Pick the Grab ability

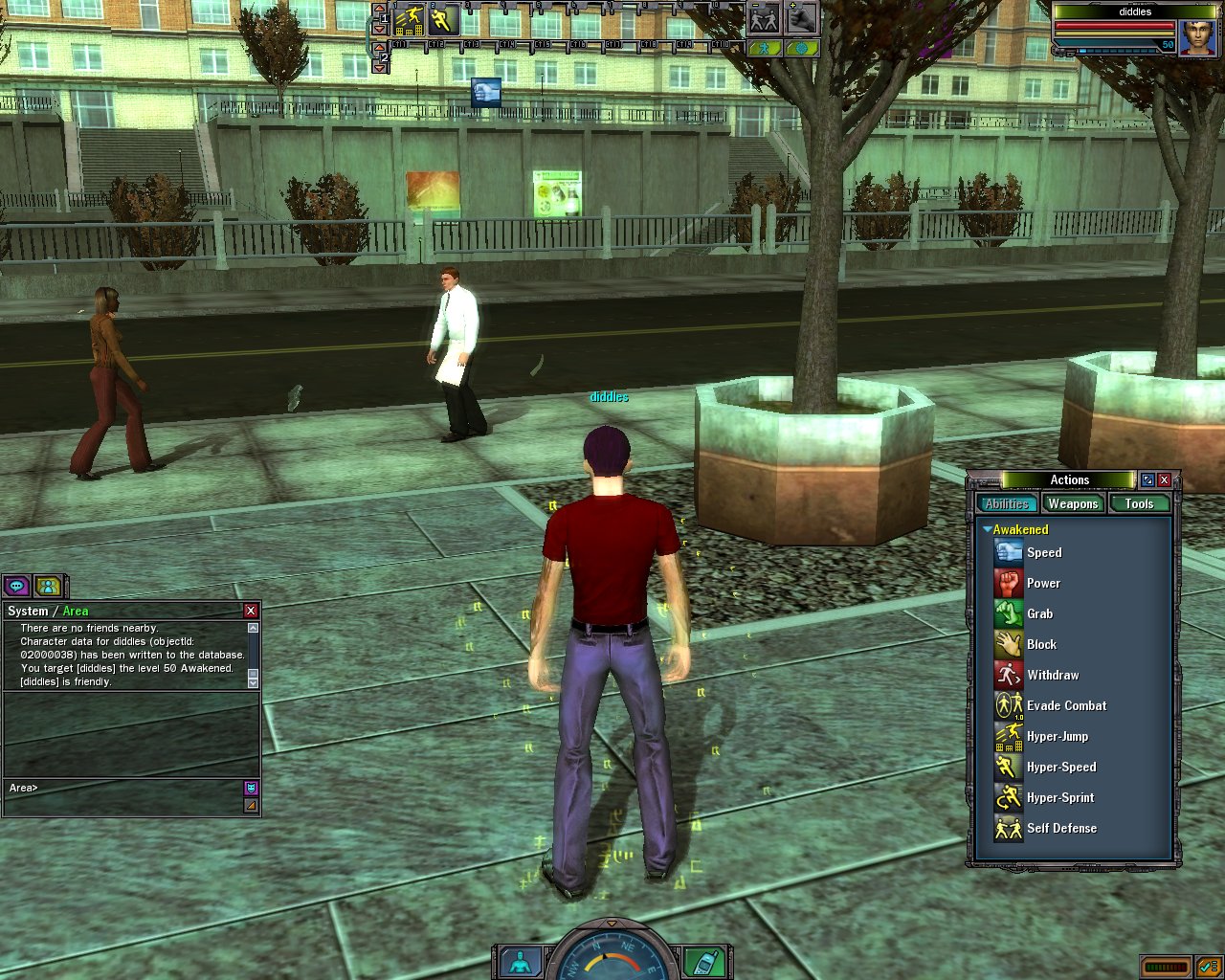click(1039, 613)
